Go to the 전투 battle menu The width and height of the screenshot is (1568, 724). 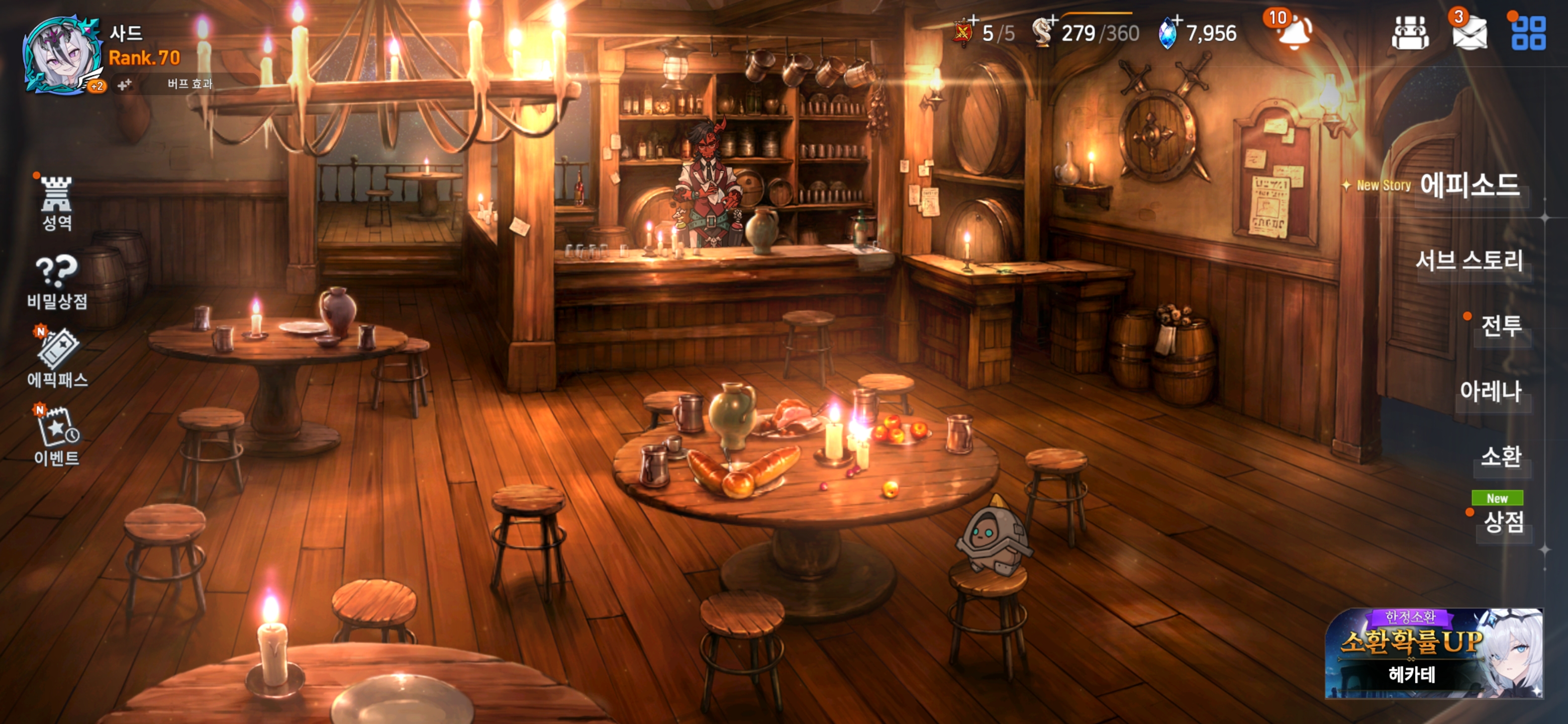tap(1501, 326)
